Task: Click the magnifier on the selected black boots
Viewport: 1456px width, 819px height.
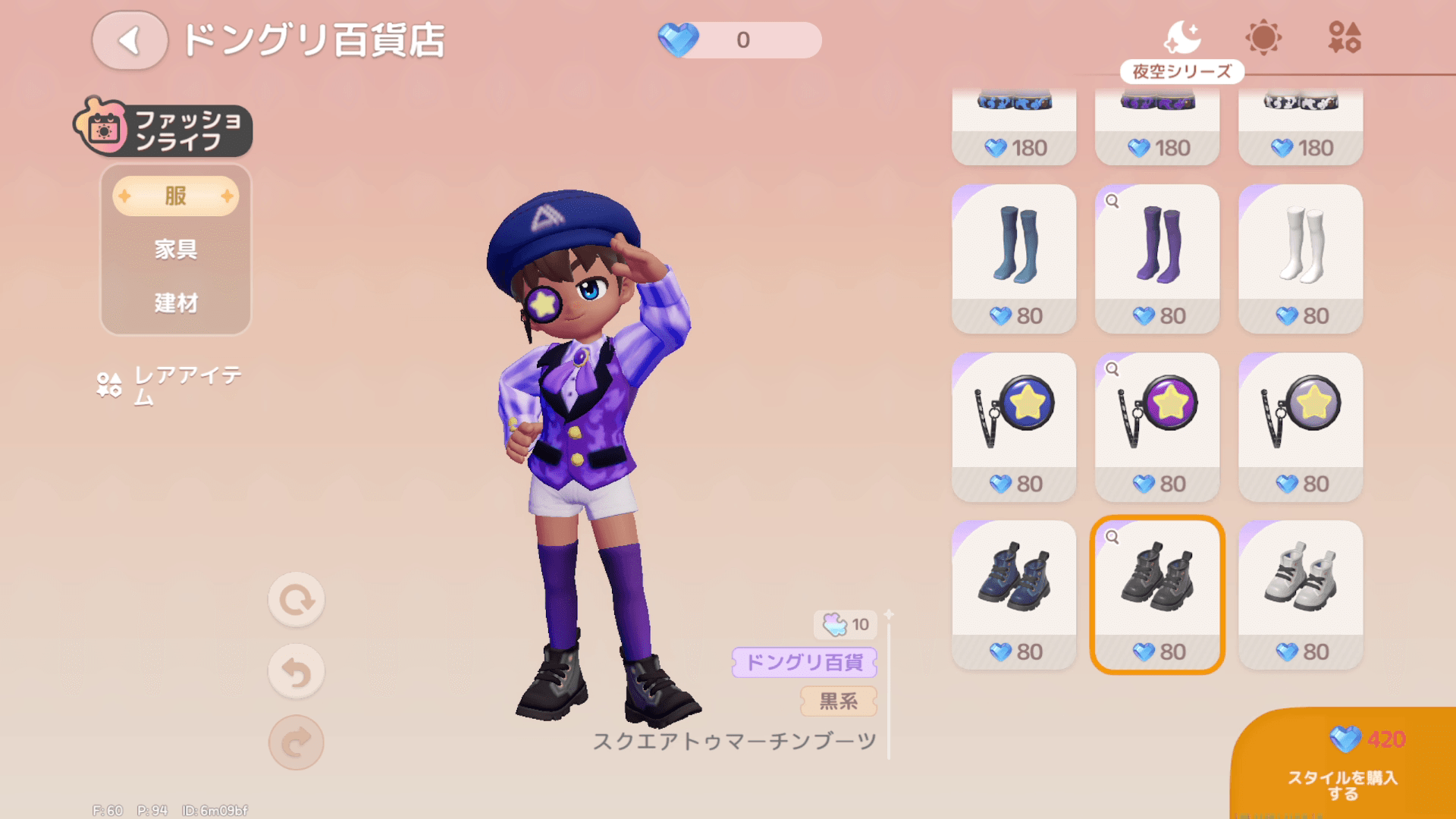Action: tap(1110, 537)
